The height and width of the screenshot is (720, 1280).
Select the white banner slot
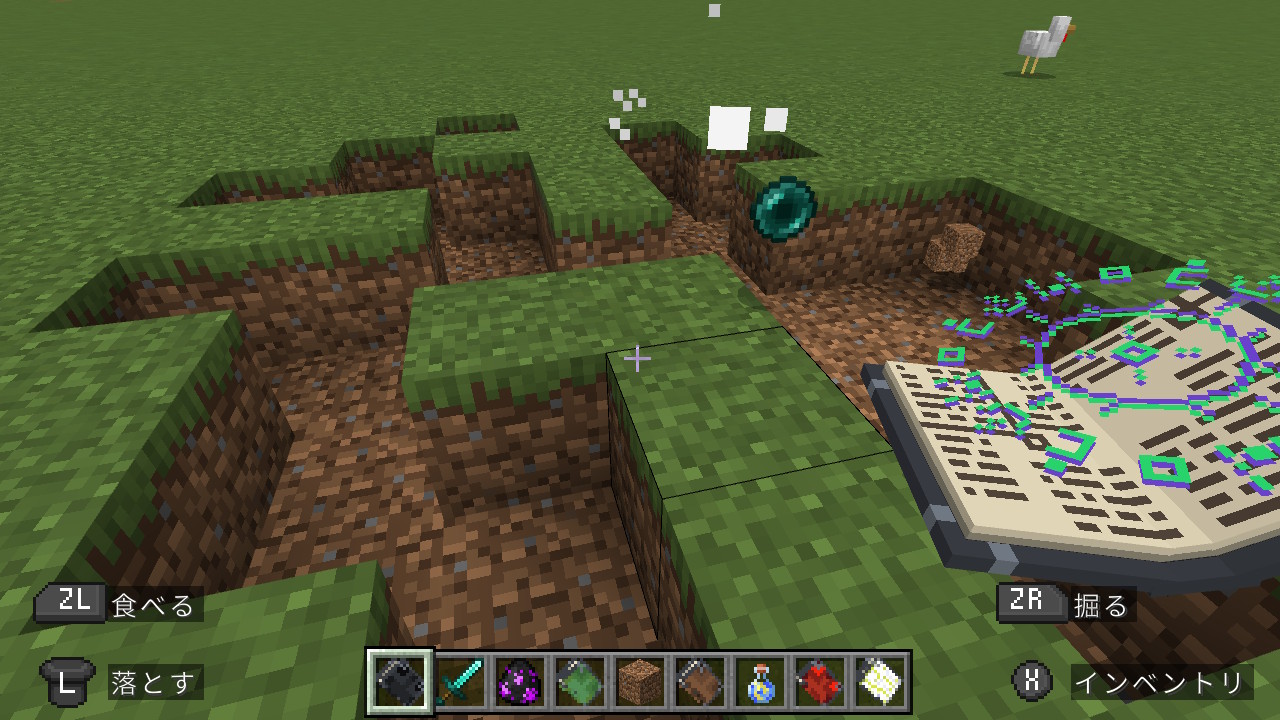[880, 682]
